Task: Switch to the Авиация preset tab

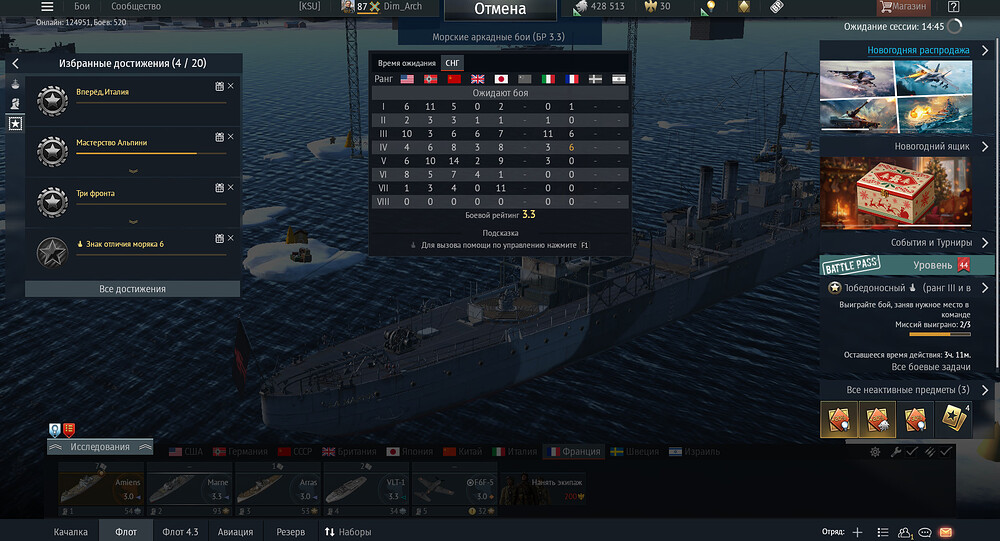Action: pyautogui.click(x=236, y=532)
